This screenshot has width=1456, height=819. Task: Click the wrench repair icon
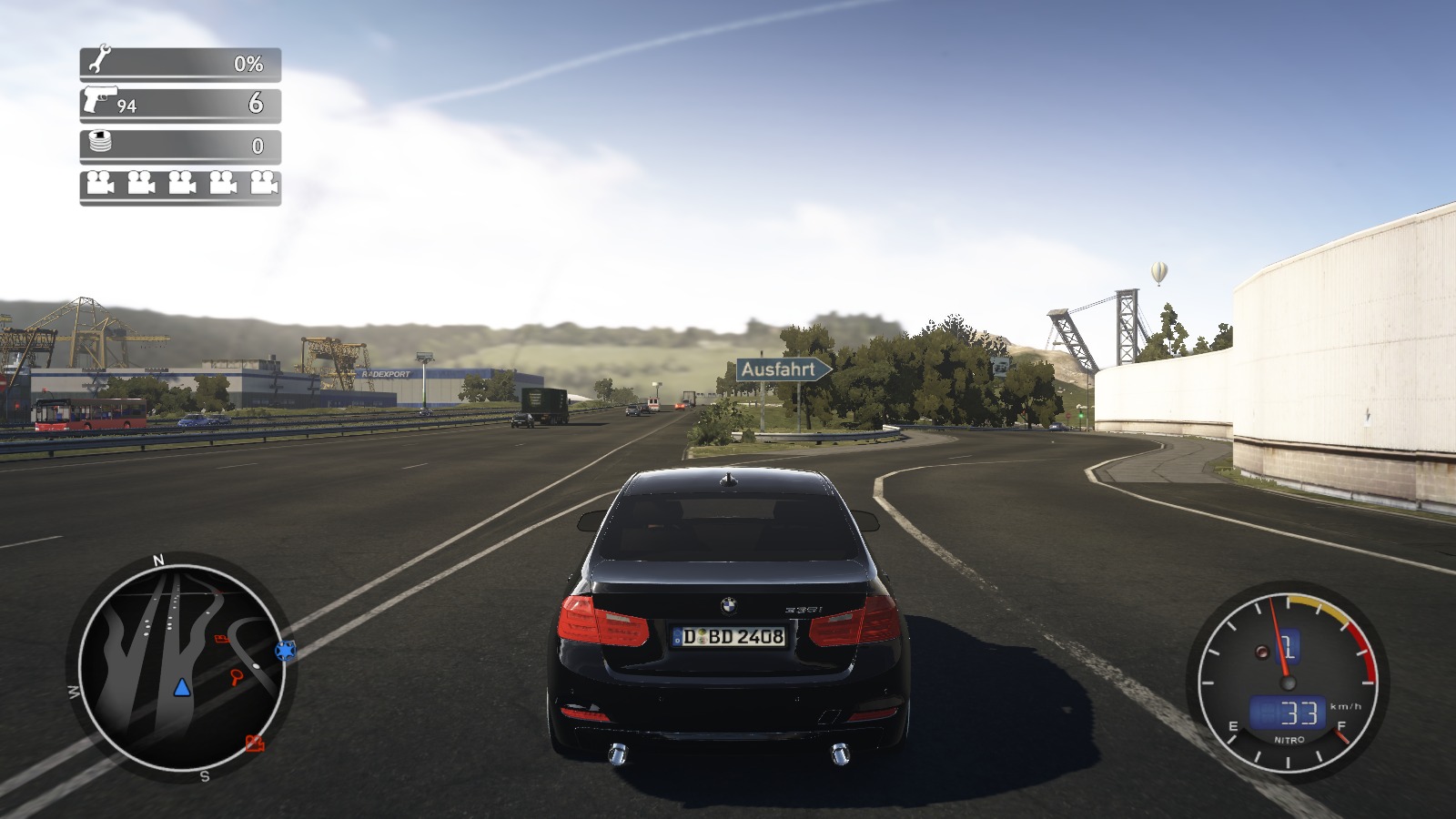99,61
